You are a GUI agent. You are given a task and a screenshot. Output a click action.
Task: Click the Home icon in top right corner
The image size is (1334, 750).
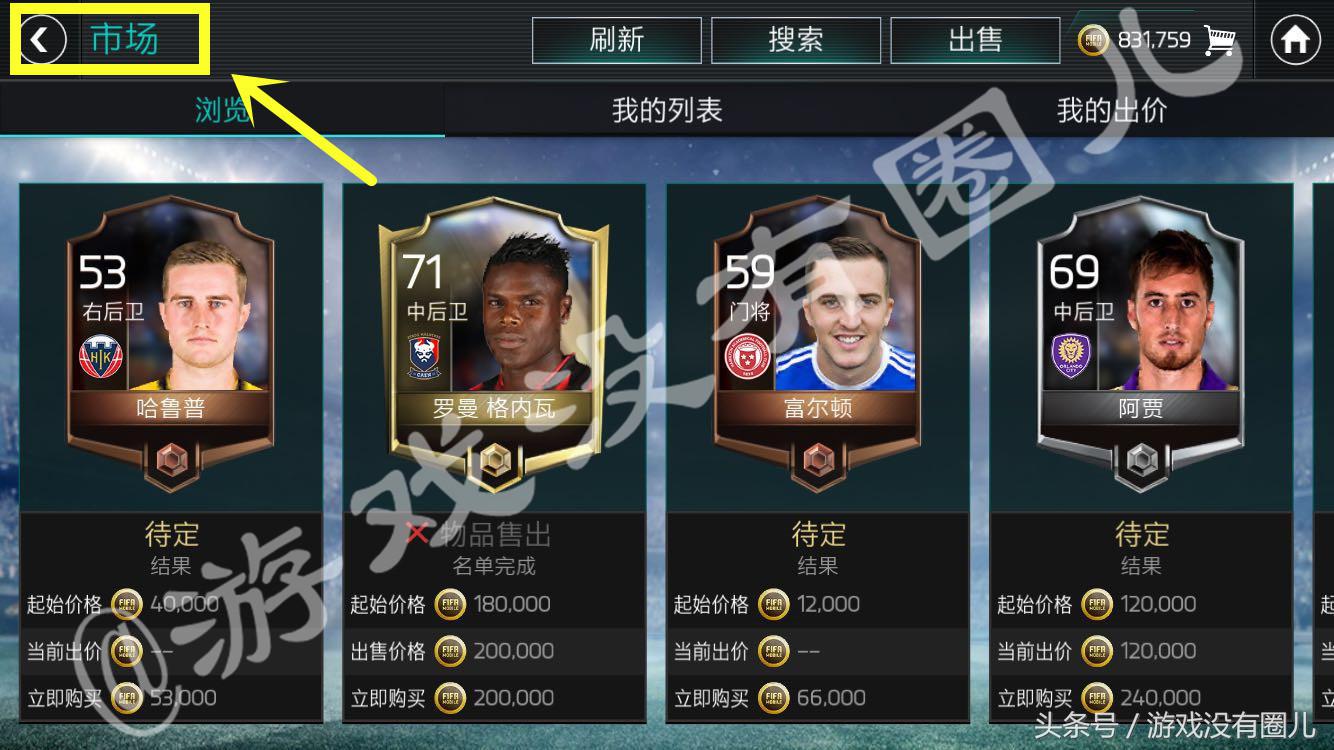pyautogui.click(x=1297, y=40)
